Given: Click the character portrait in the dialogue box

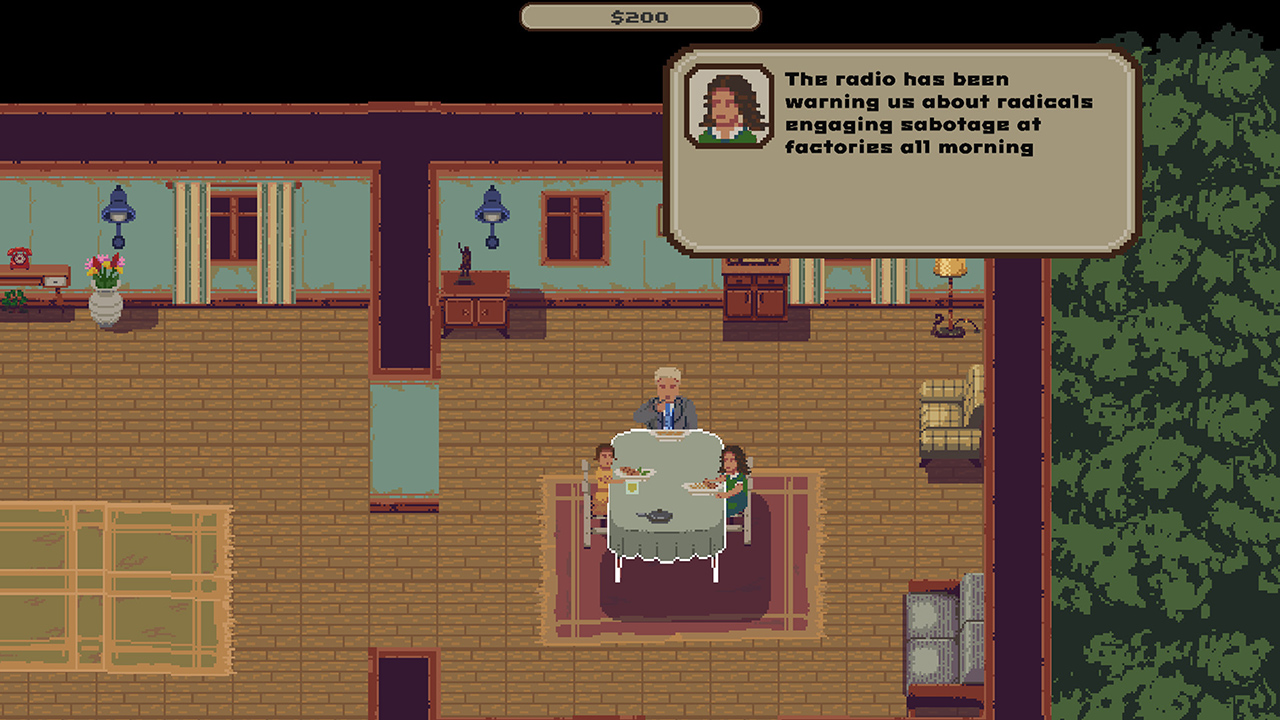Looking at the screenshot, I should point(726,108).
